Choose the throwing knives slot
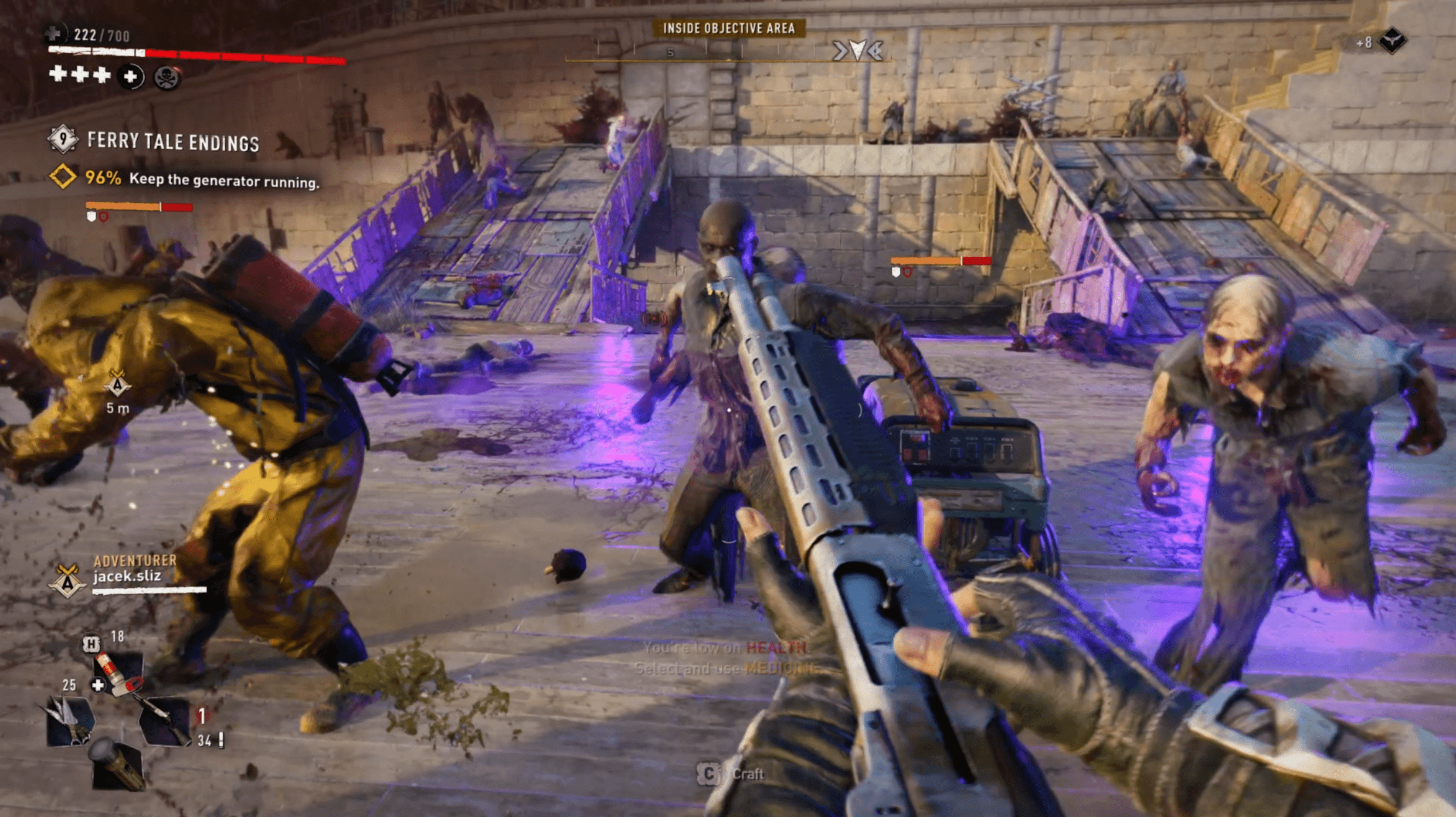This screenshot has width=1456, height=817. (x=70, y=721)
